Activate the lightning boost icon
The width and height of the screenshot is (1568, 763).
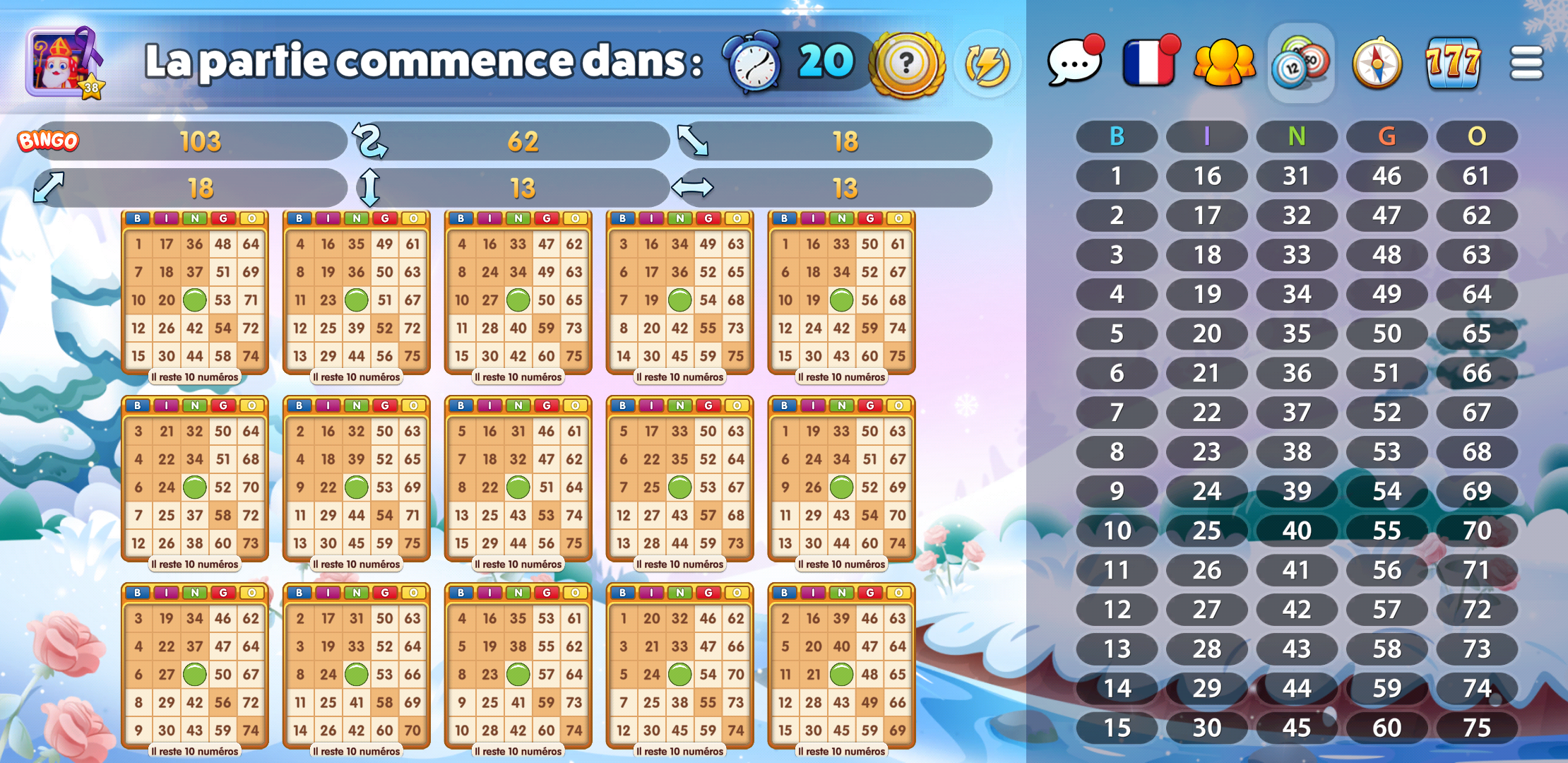point(986,64)
